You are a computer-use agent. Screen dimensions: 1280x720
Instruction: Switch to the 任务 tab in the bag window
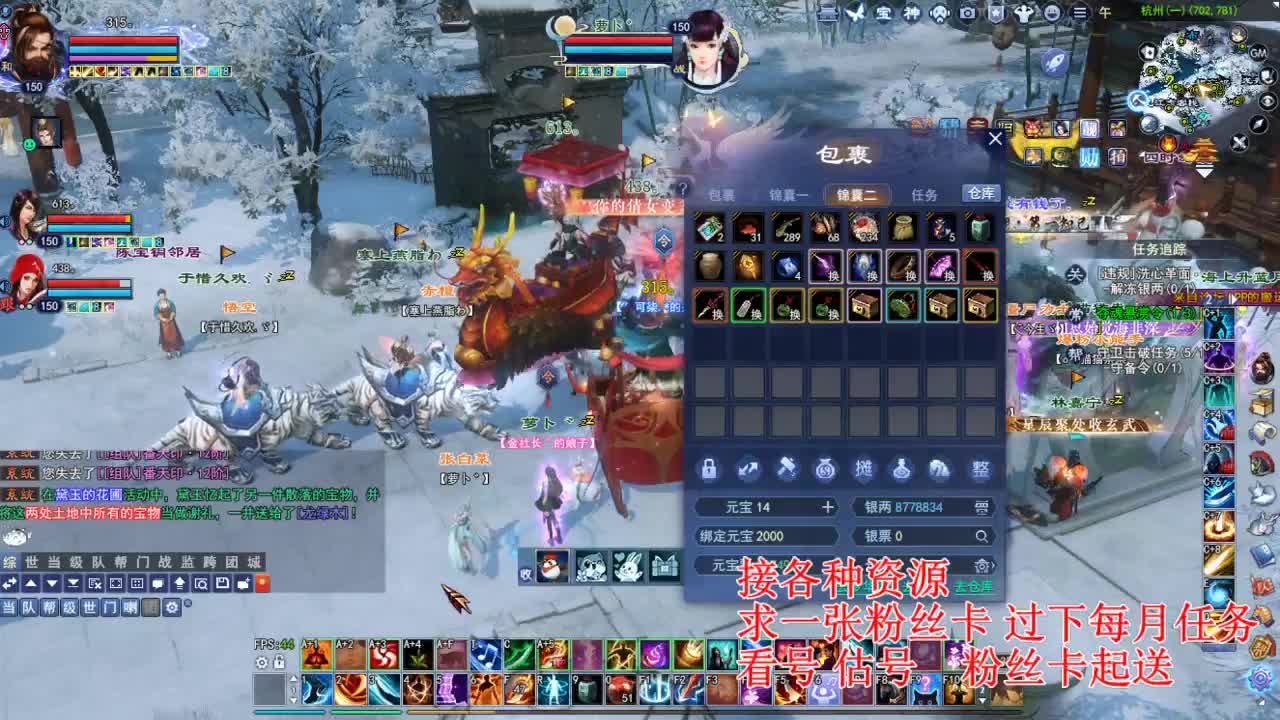pyautogui.click(x=924, y=195)
